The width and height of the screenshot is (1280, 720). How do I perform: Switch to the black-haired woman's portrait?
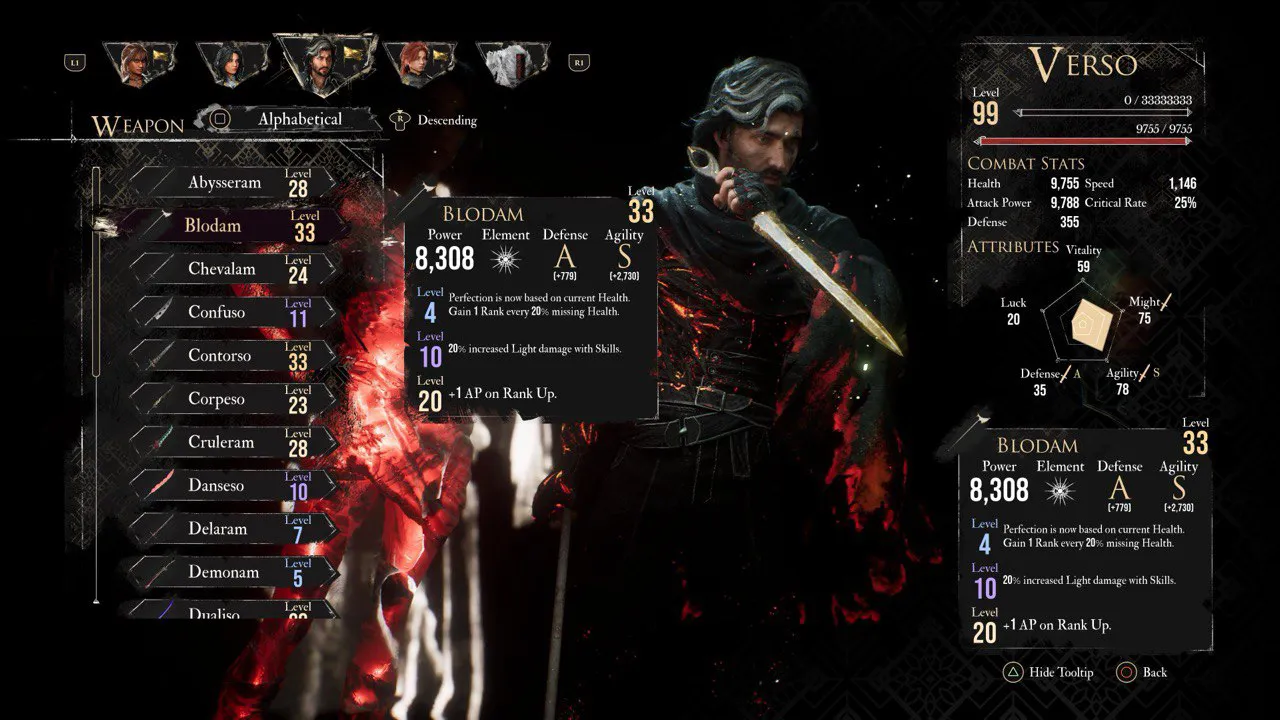(x=232, y=64)
